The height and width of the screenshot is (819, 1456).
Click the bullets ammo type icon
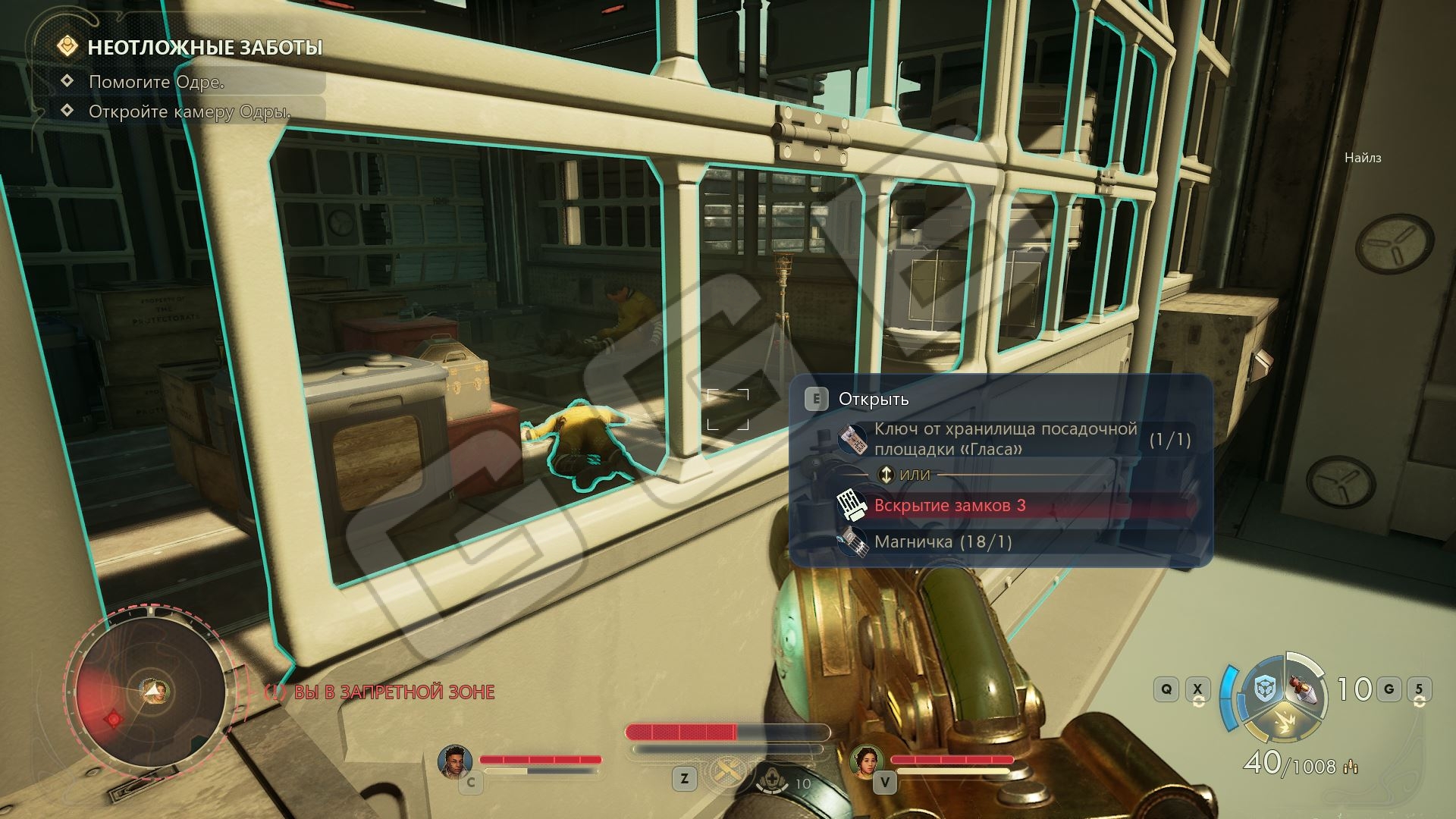tap(1351, 767)
